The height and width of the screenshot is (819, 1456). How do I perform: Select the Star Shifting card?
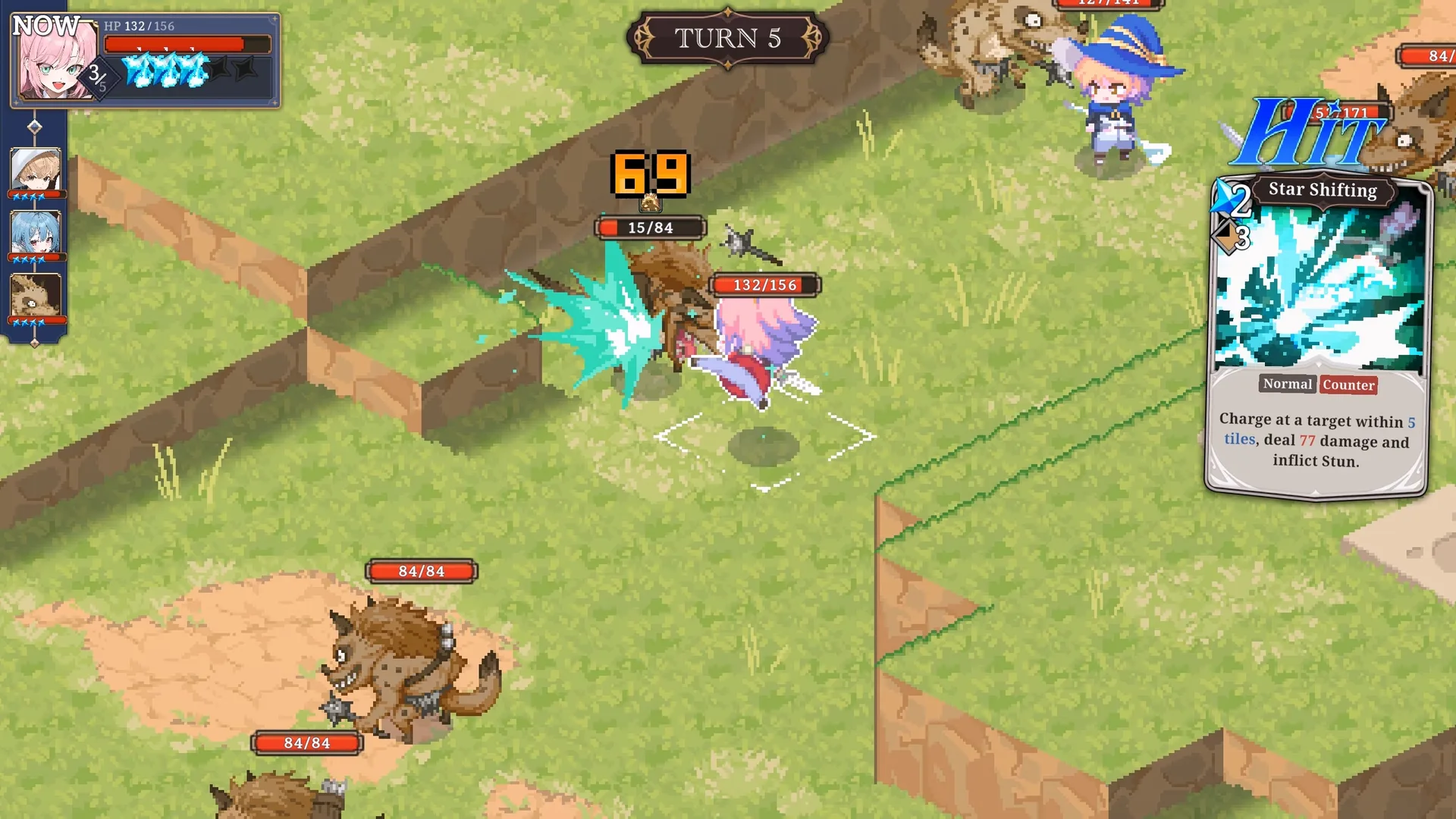pos(1318,337)
